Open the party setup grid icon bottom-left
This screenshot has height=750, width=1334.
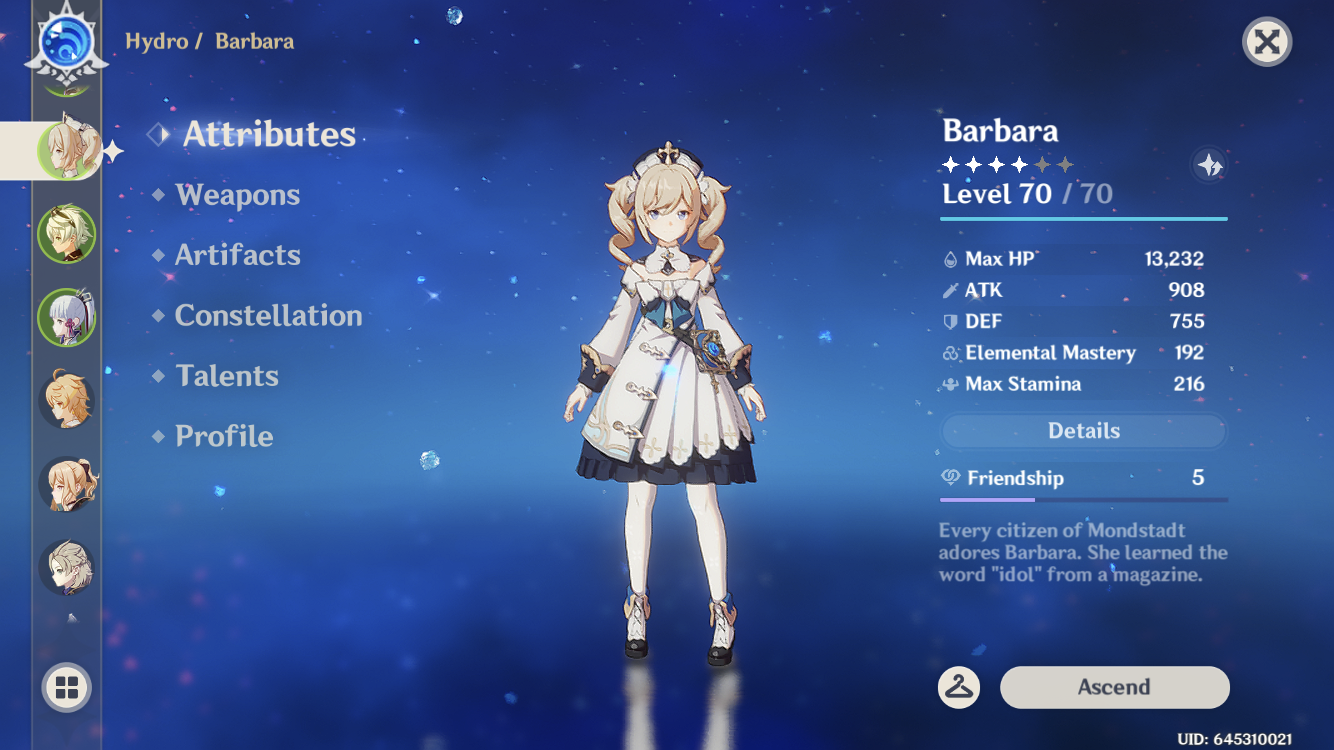[66, 687]
